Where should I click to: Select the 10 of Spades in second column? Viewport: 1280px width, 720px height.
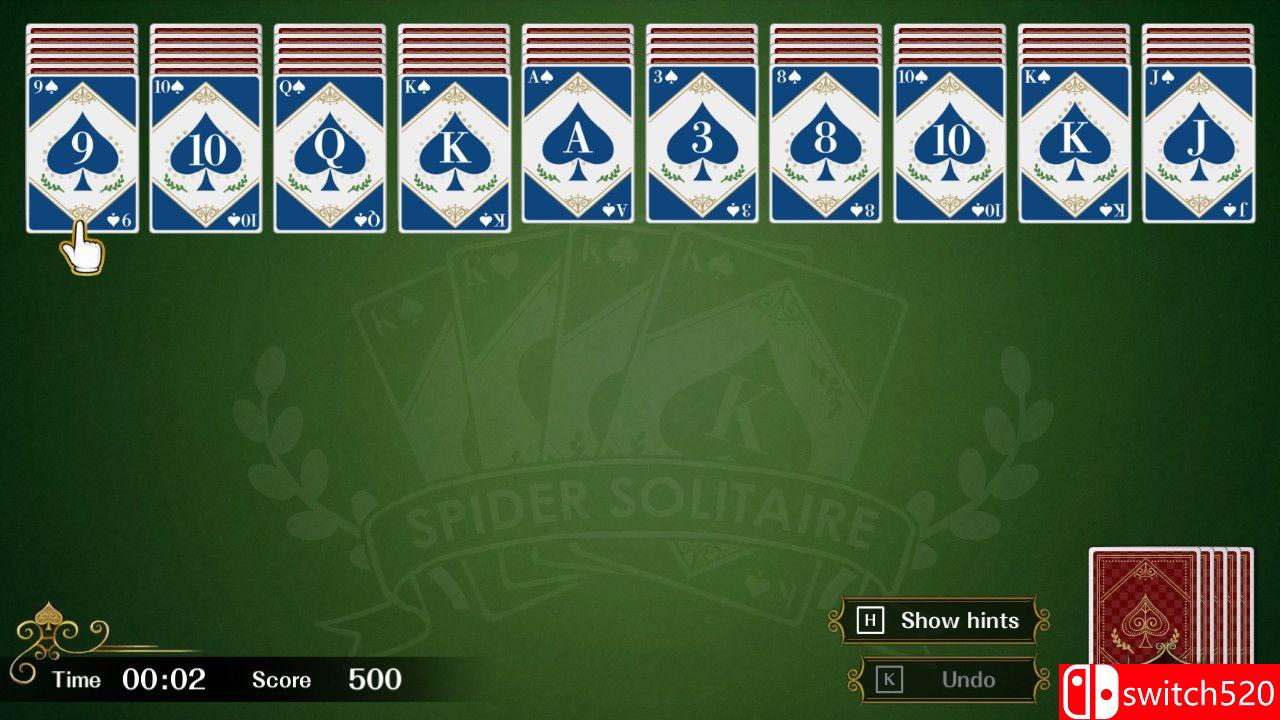click(x=206, y=150)
